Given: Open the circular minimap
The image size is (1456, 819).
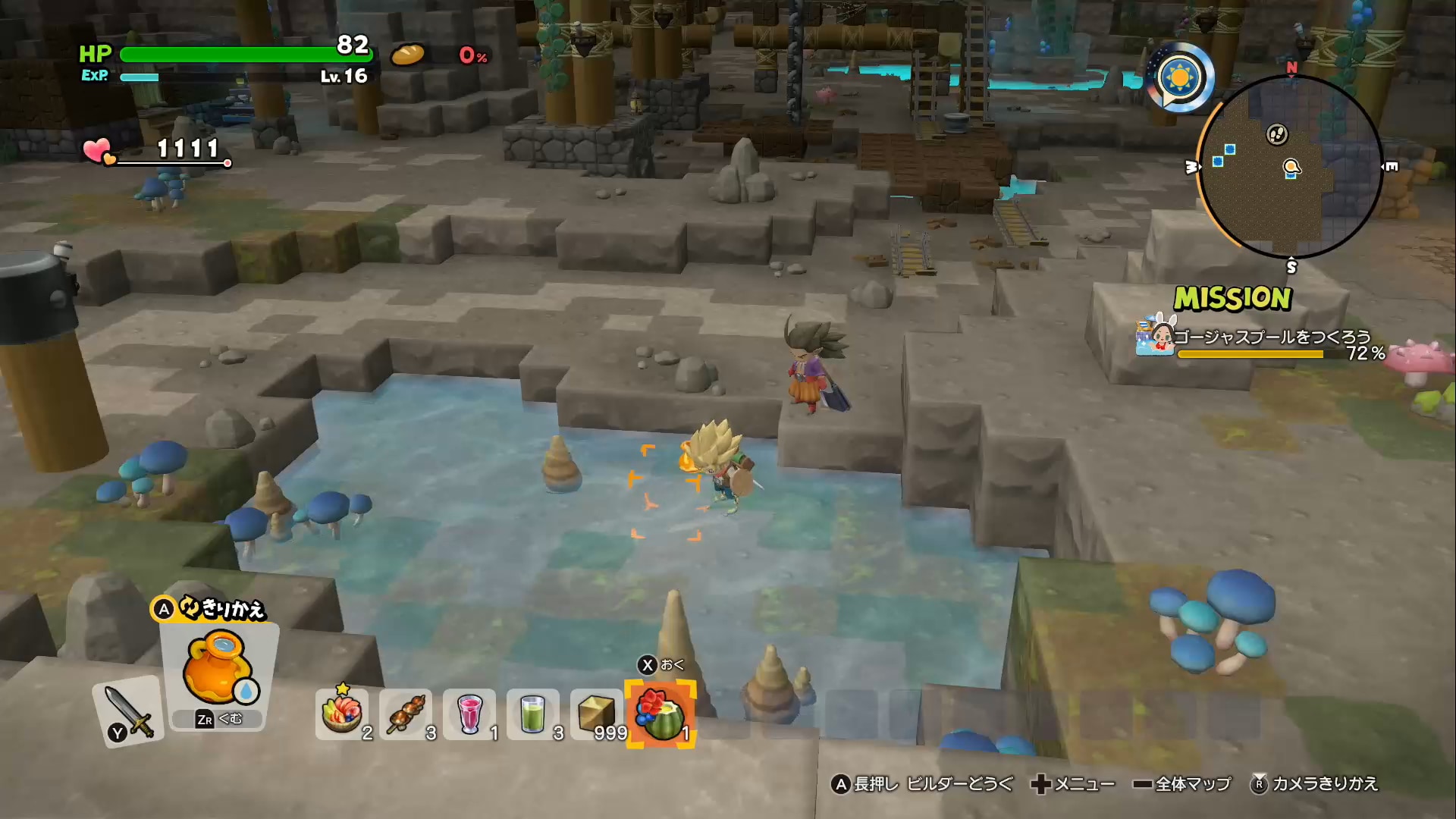Looking at the screenshot, I should pos(1290,167).
